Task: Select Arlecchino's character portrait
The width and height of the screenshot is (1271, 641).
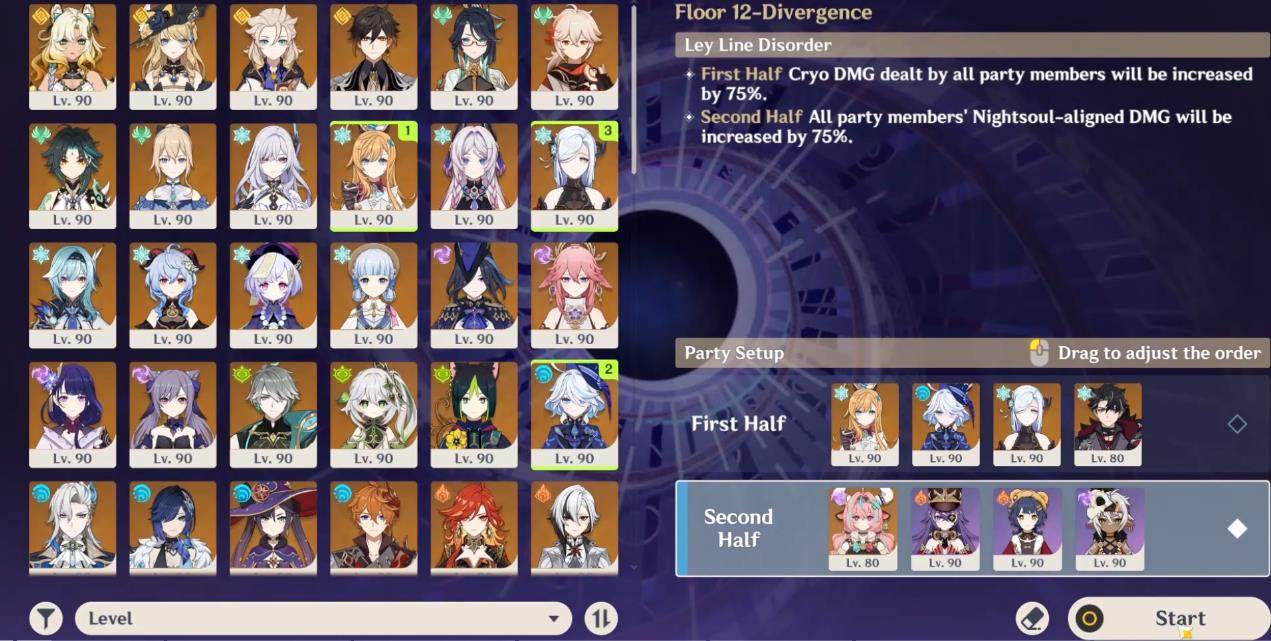Action: click(x=574, y=527)
